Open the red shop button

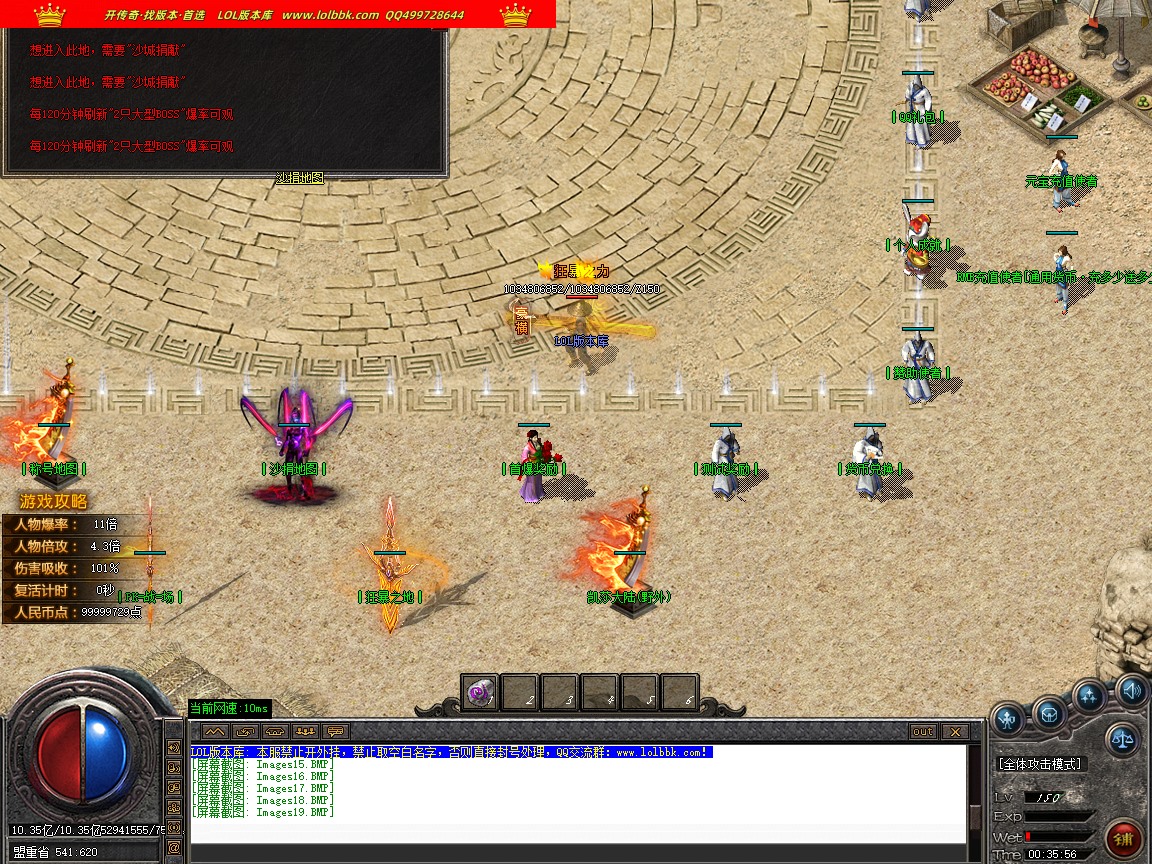[1126, 838]
